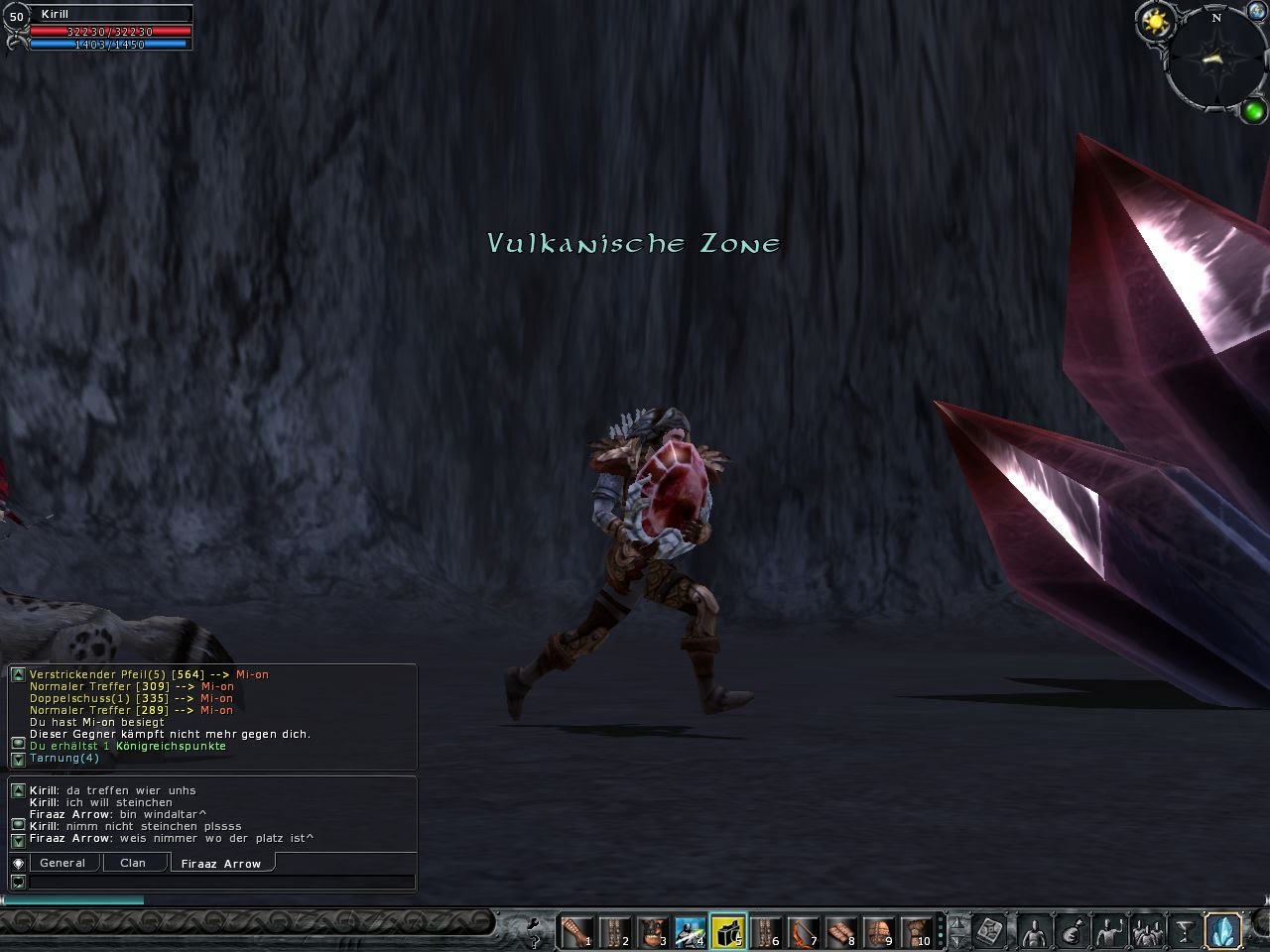This screenshot has width=1270, height=952.
Task: Open the spellbook from the menu bar
Action: [989, 931]
